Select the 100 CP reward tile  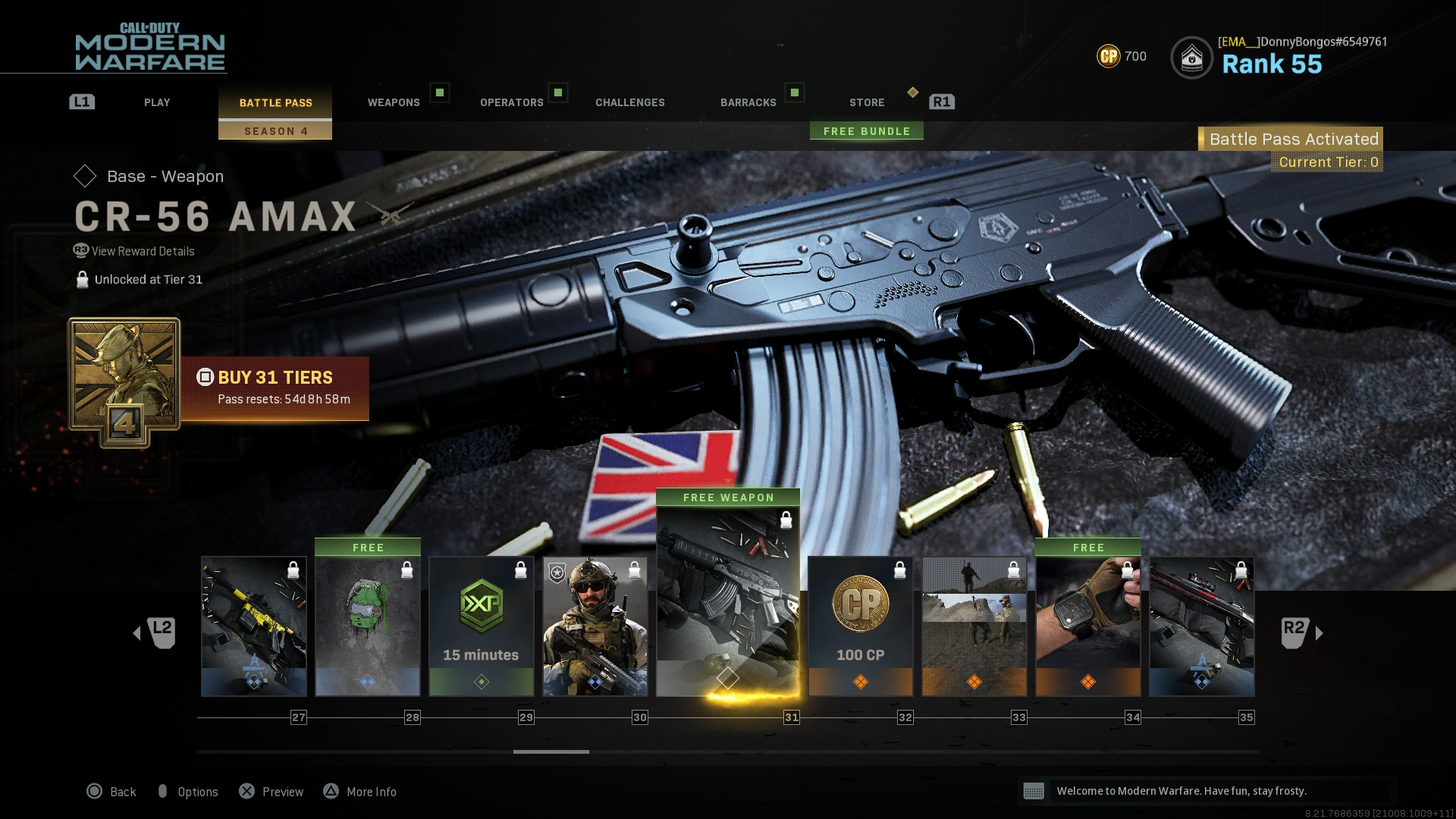(x=860, y=622)
